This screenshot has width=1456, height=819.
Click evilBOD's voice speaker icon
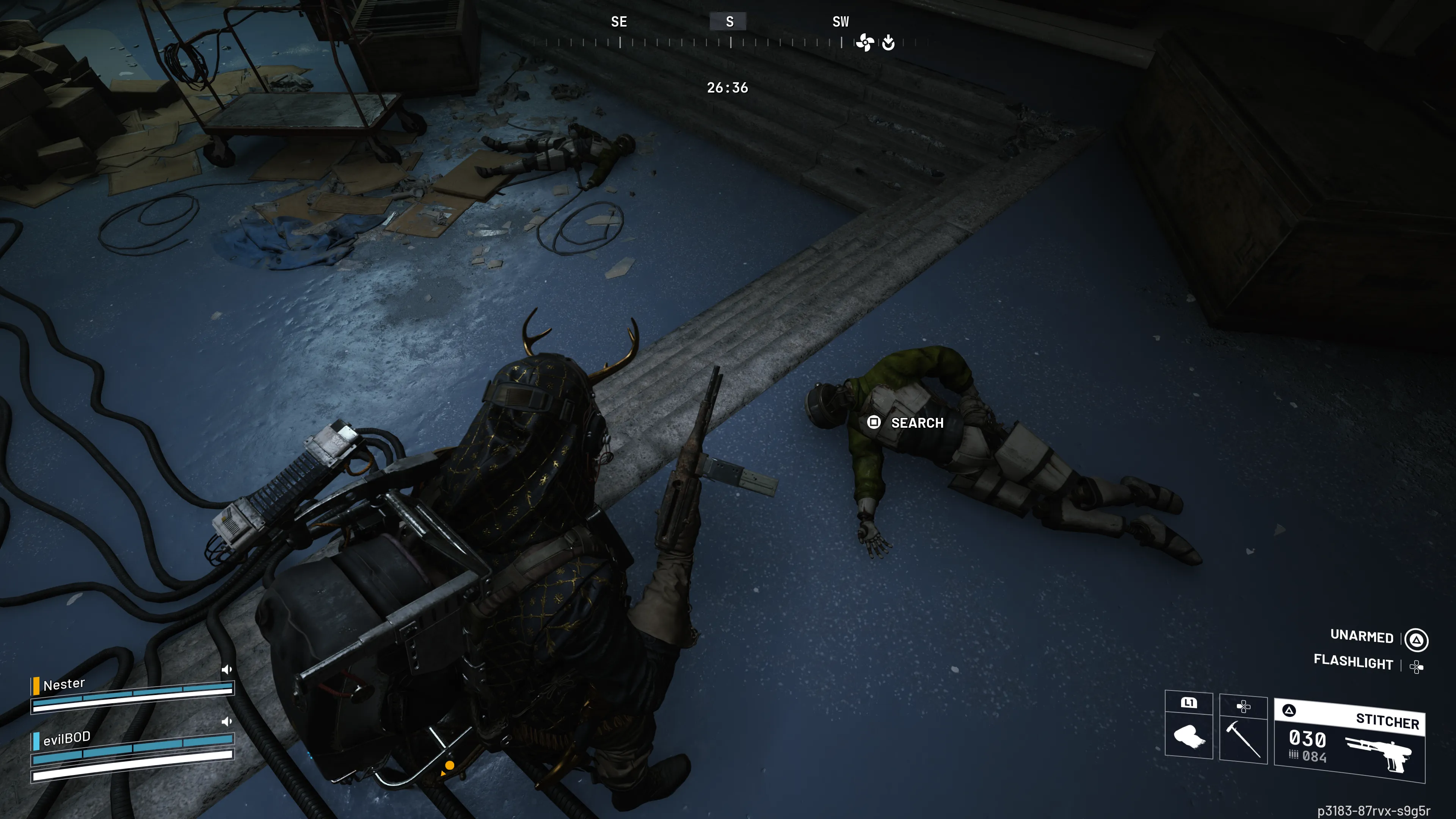click(227, 722)
